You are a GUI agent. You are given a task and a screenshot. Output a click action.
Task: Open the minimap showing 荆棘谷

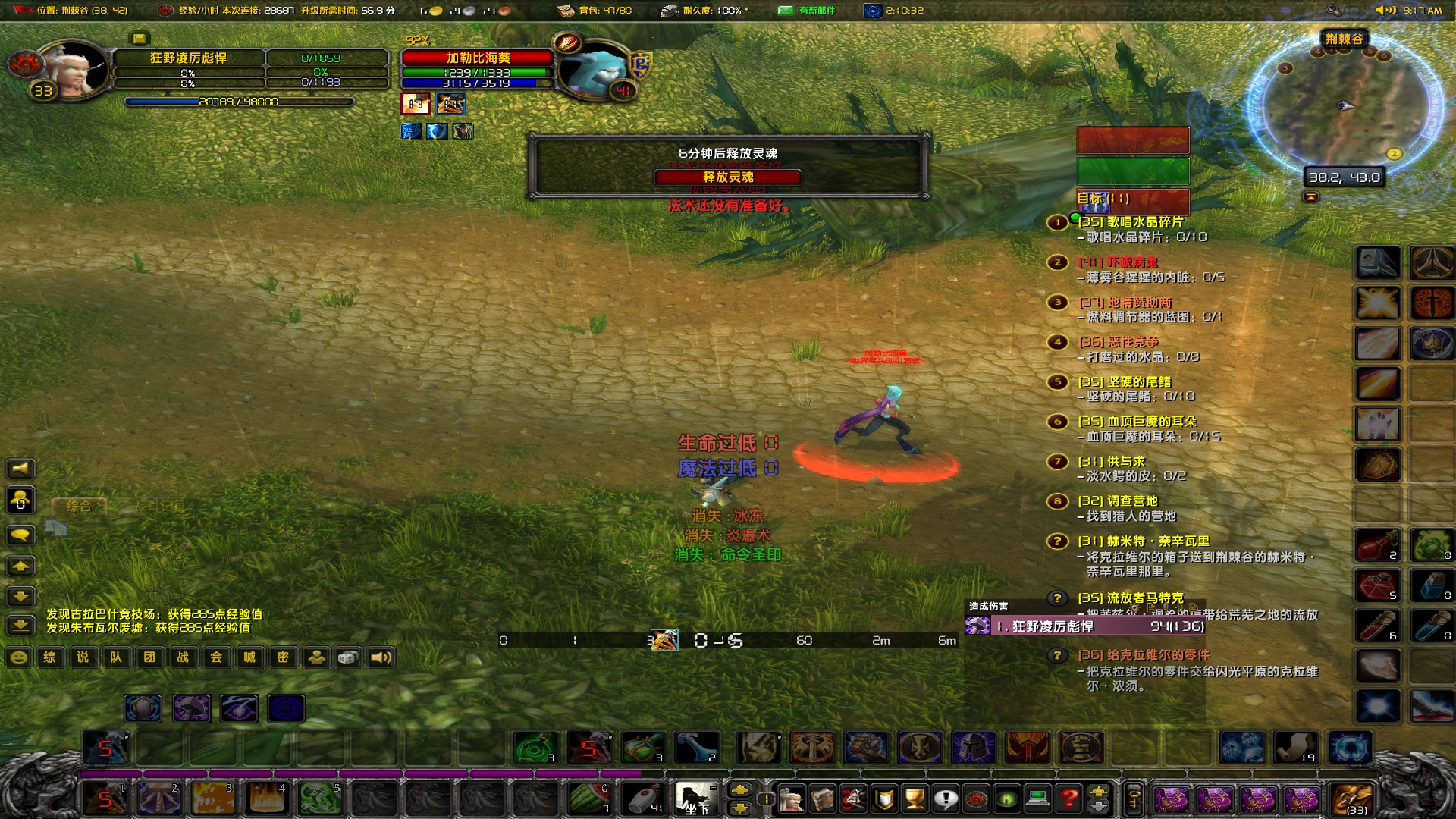[x=1341, y=105]
